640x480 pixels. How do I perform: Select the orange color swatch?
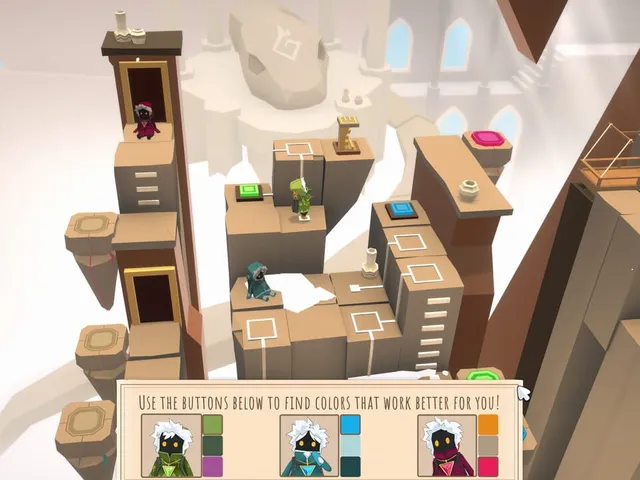click(488, 424)
